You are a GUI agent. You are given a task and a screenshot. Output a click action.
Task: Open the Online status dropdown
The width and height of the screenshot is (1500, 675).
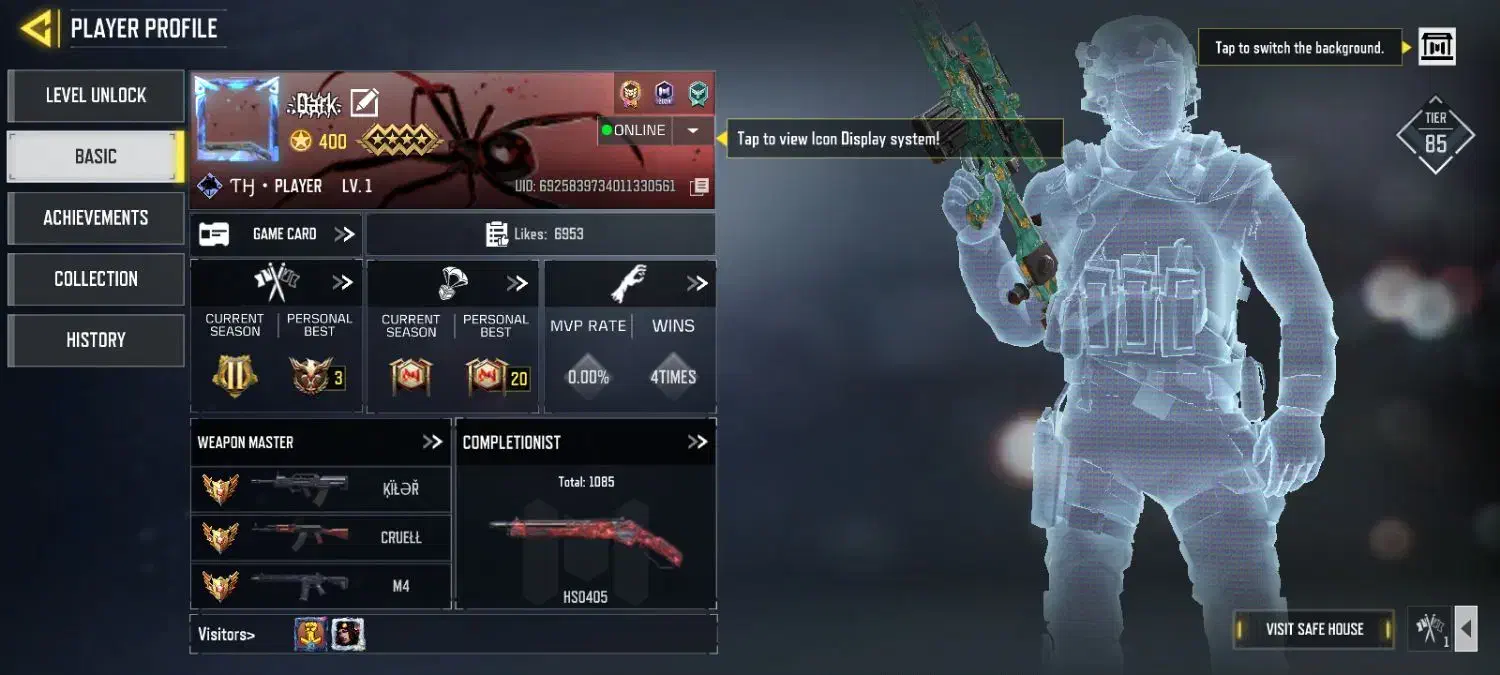[x=692, y=131]
